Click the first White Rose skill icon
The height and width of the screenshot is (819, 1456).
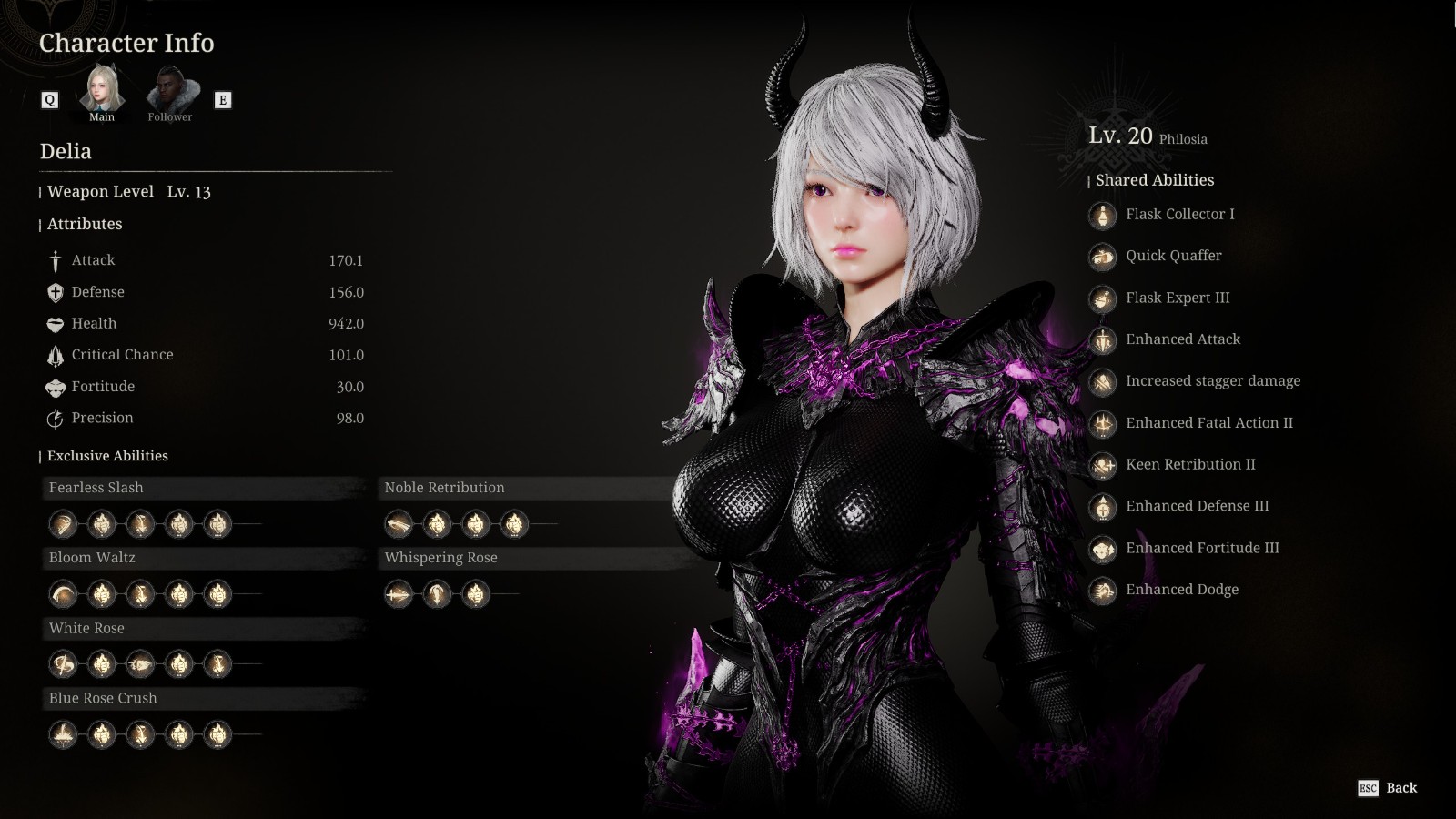click(63, 664)
